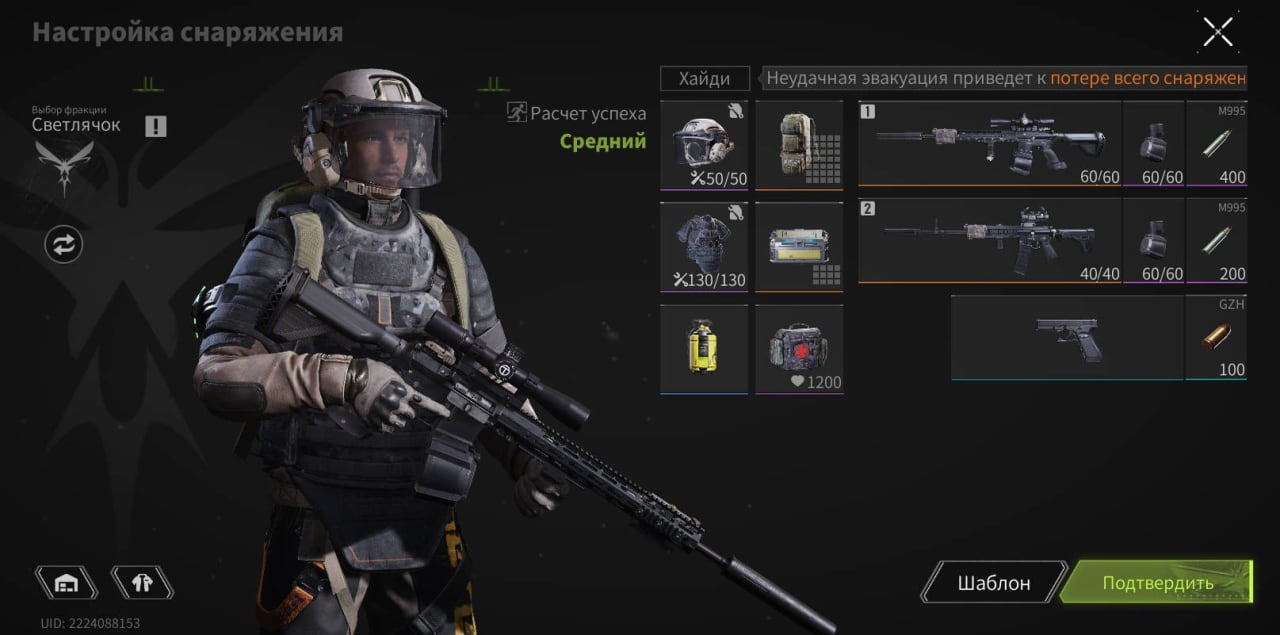The height and width of the screenshot is (635, 1280).
Task: Select primary weapon slot 1 rifle
Action: click(x=989, y=143)
